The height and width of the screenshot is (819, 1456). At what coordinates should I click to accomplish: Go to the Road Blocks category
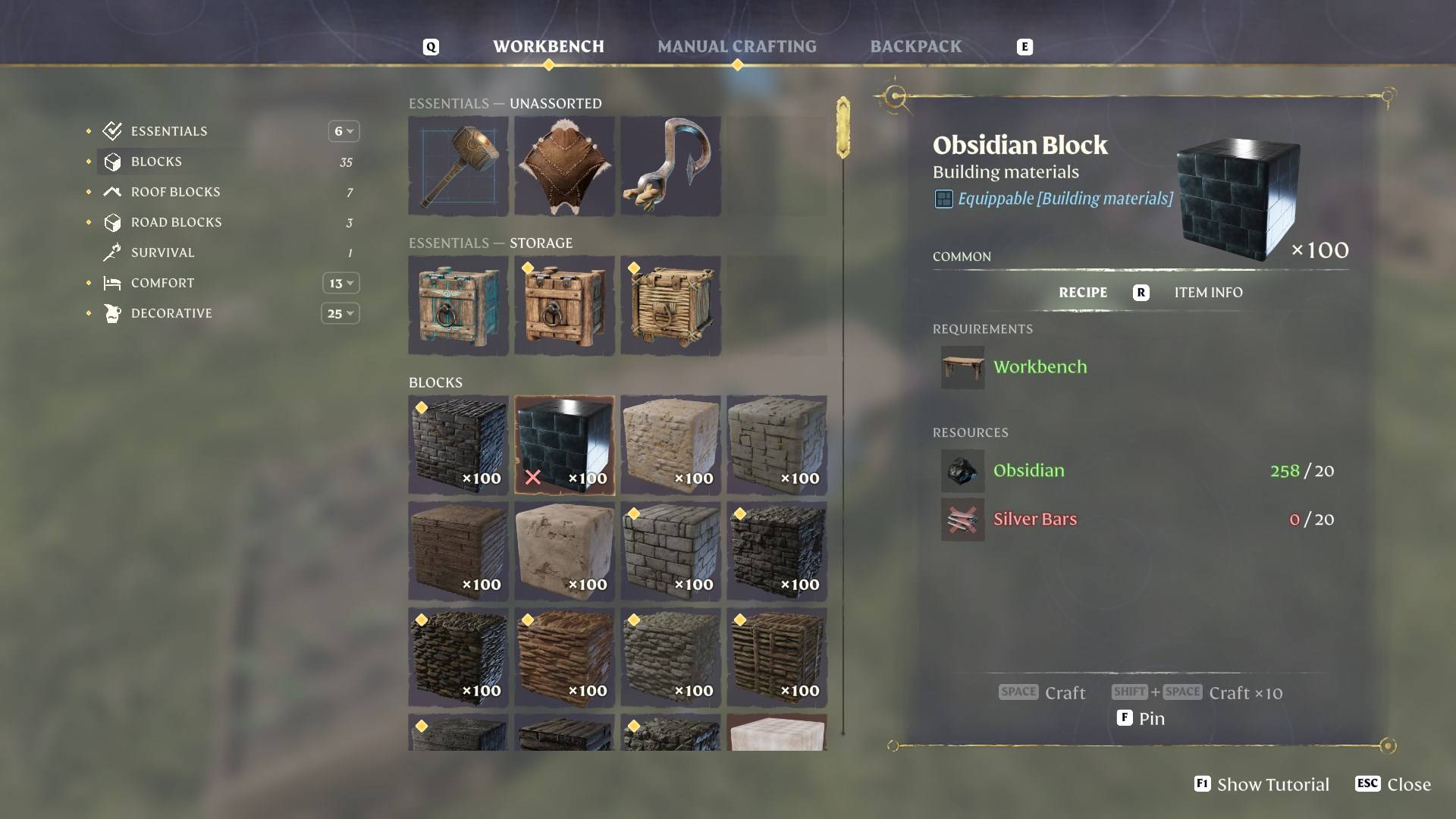(176, 222)
